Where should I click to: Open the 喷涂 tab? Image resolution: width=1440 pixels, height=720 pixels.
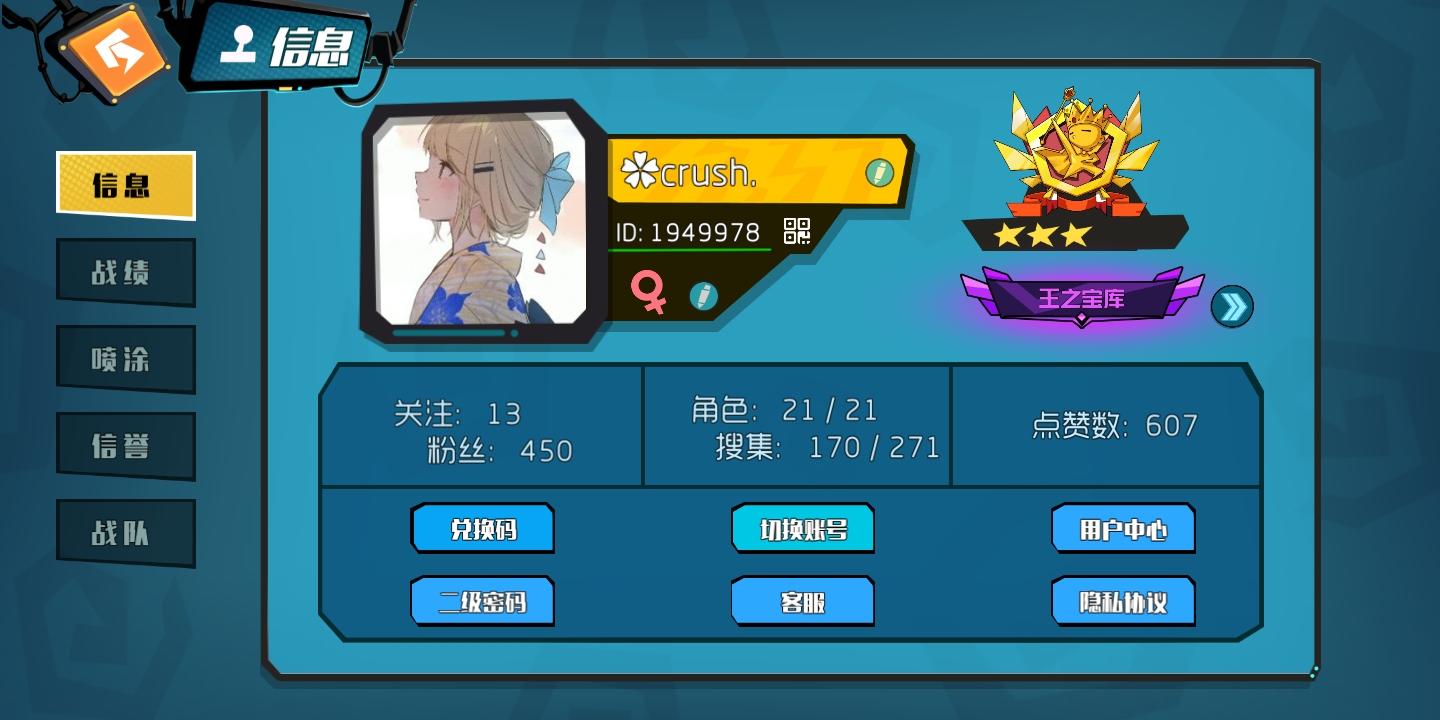pos(125,358)
